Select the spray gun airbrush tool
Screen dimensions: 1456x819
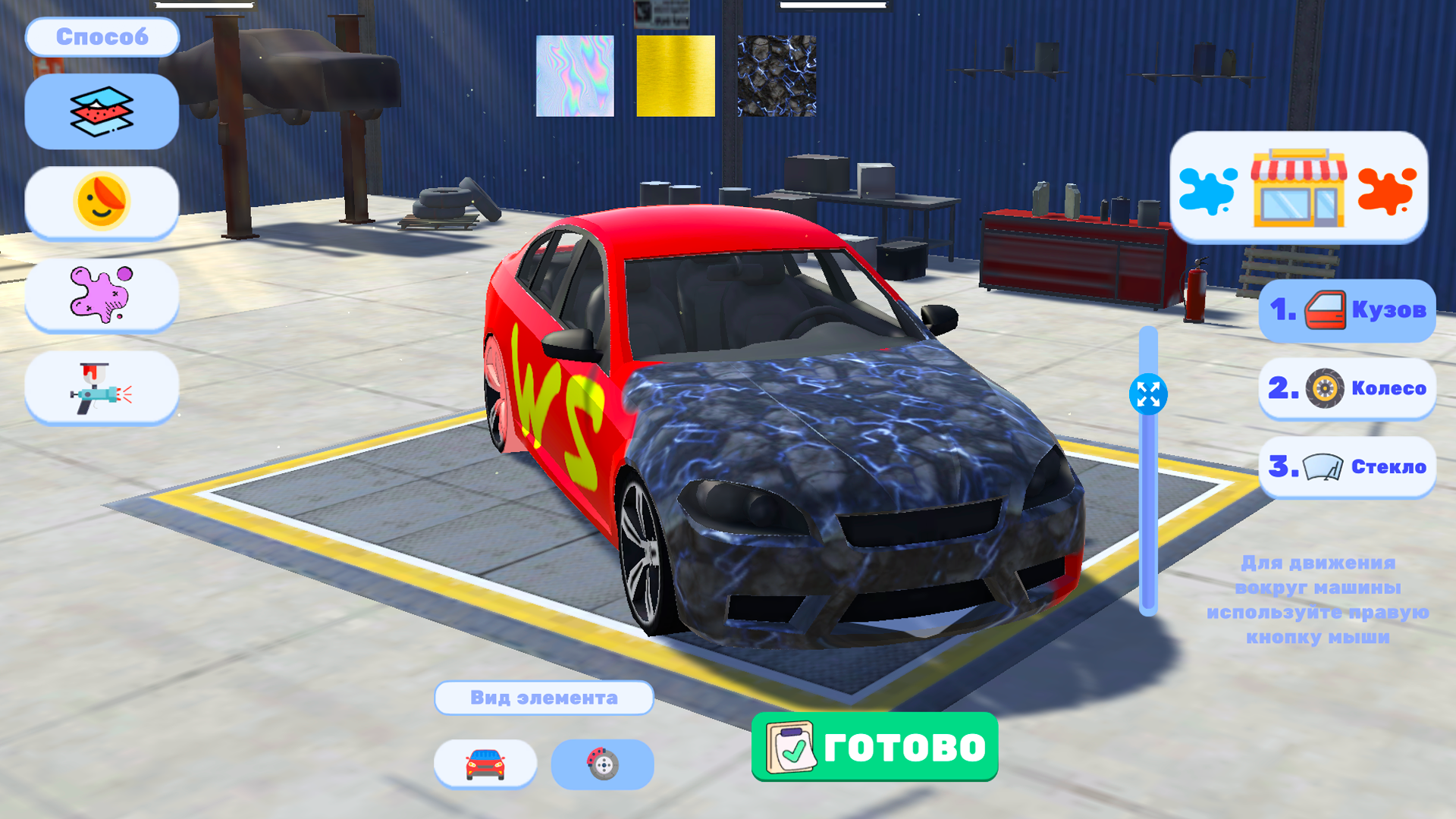(x=101, y=388)
